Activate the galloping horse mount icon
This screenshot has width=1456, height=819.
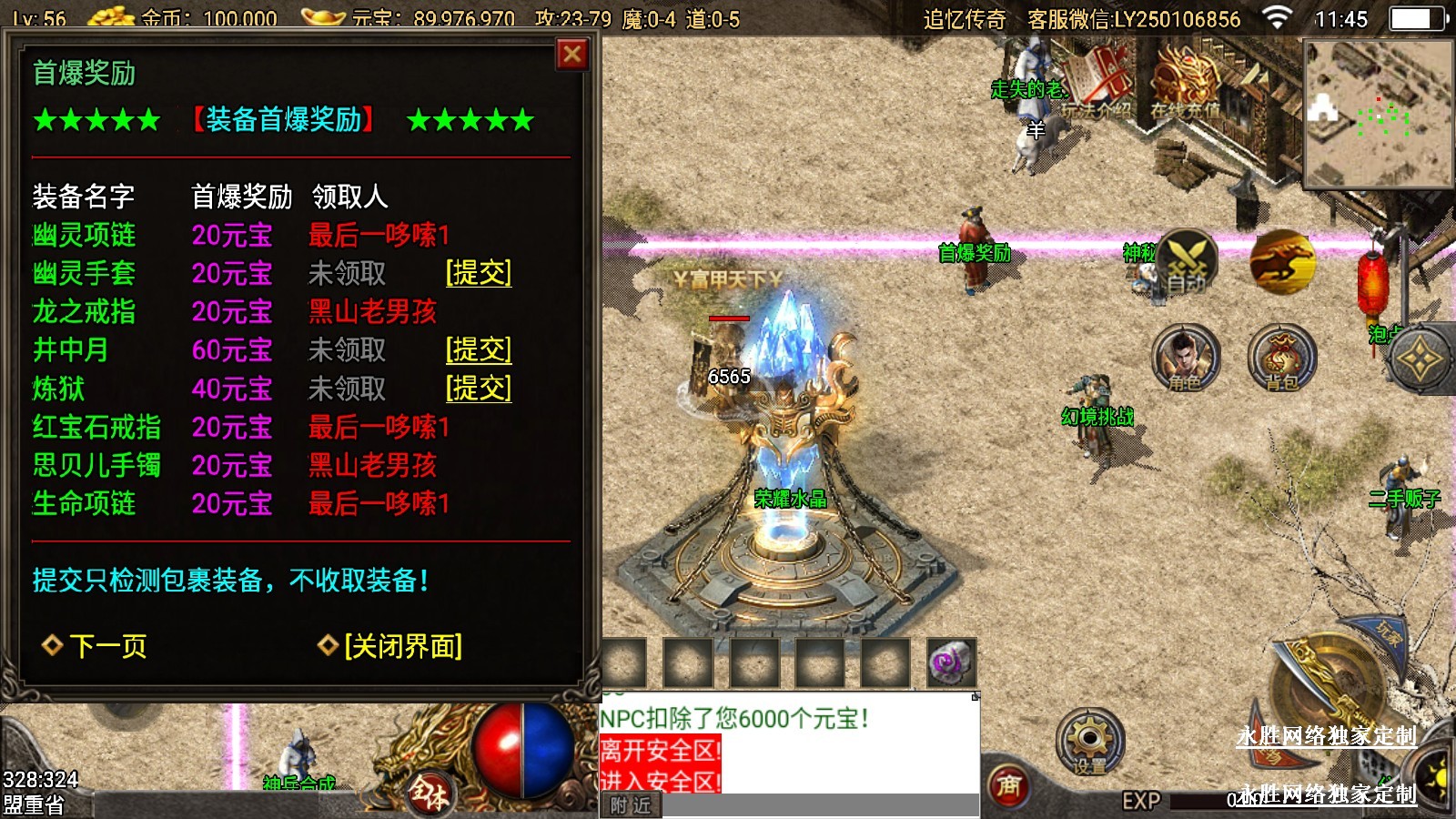coord(1282,261)
